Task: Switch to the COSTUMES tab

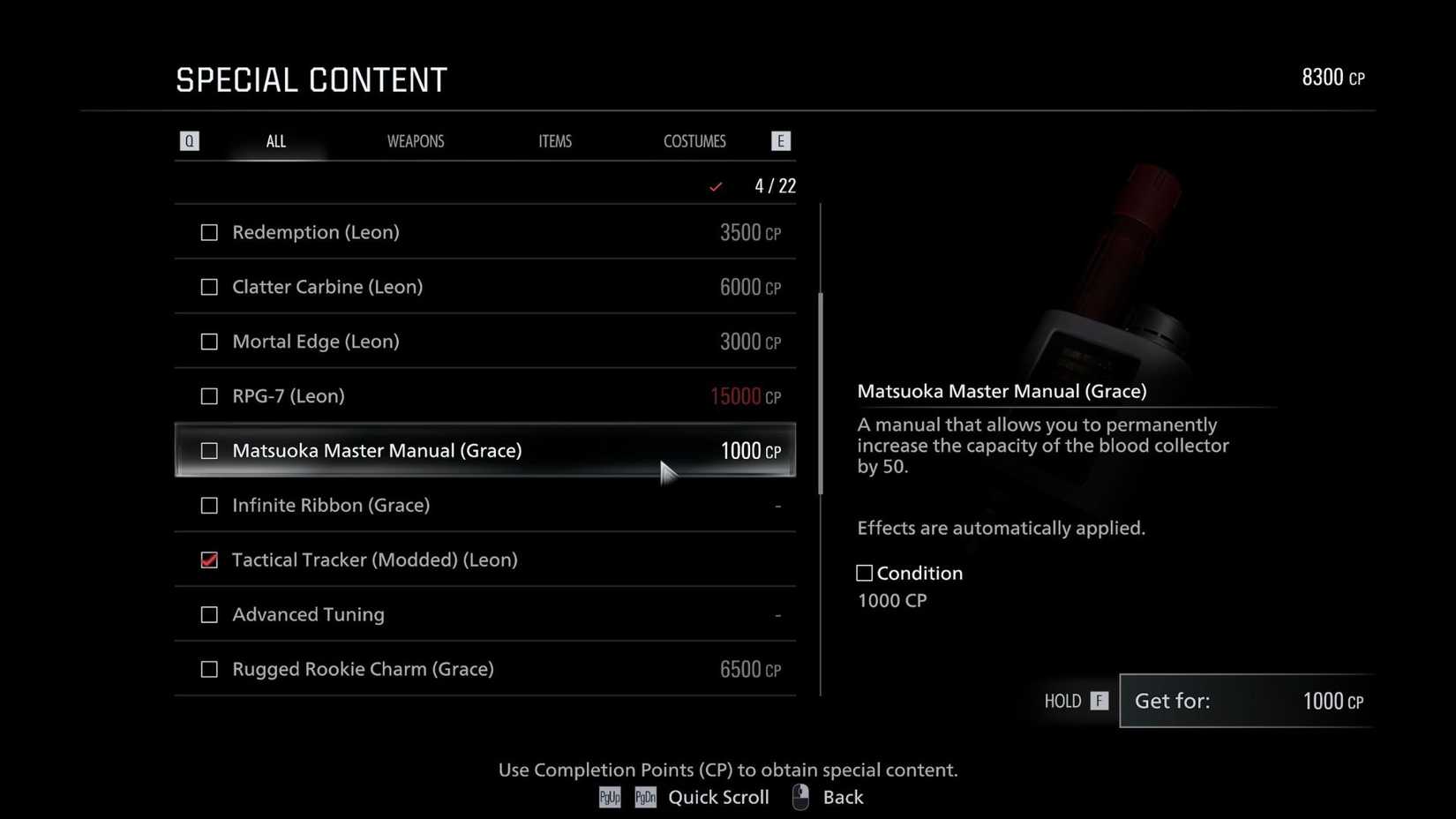Action: (694, 140)
